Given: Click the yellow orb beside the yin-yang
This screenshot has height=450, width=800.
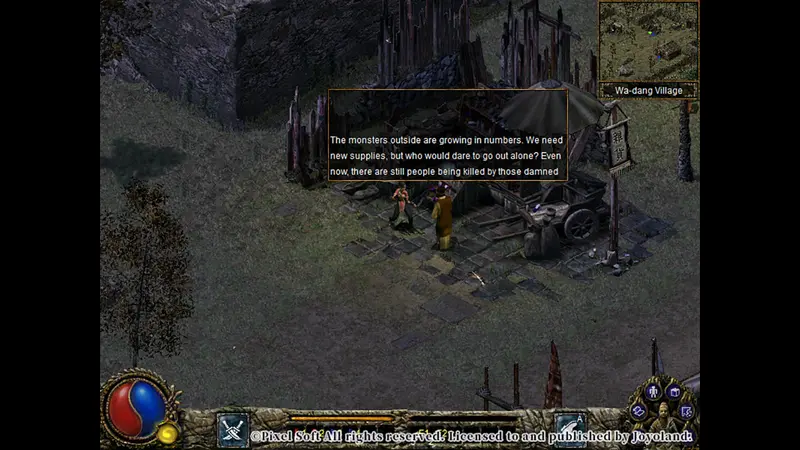Looking at the screenshot, I should click(x=168, y=433).
